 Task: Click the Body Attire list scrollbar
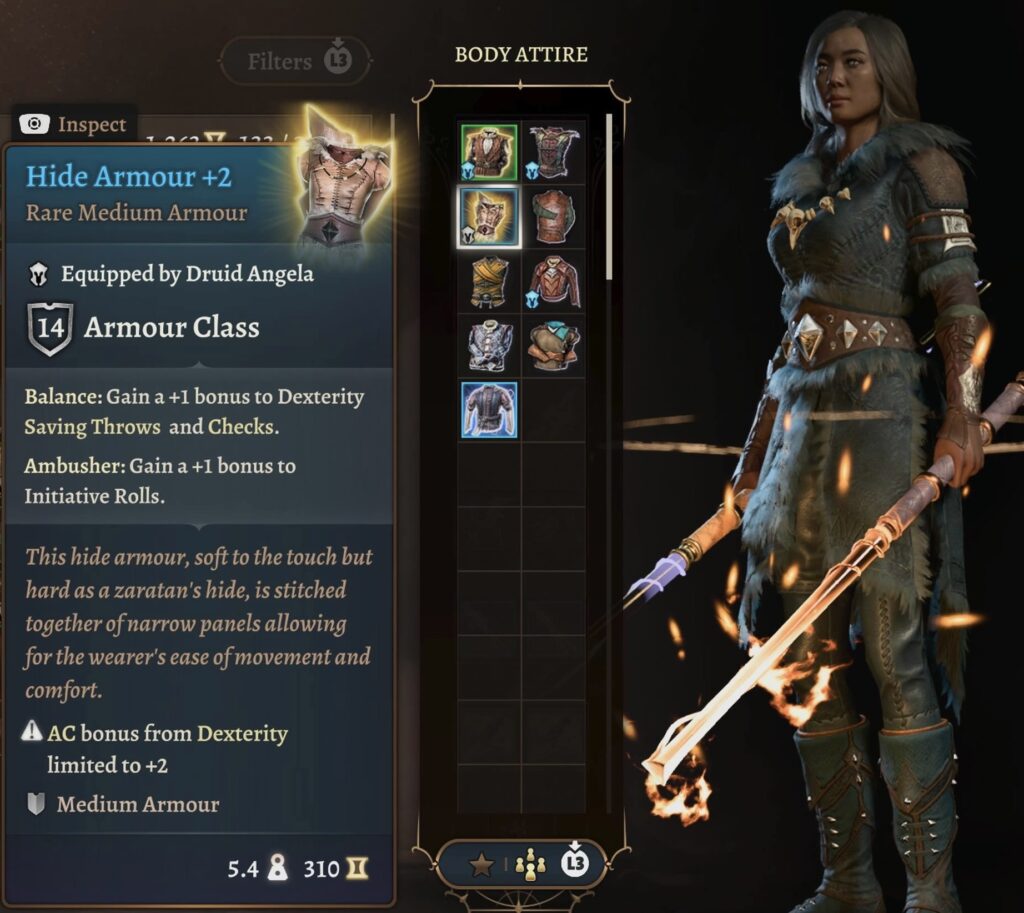point(608,200)
